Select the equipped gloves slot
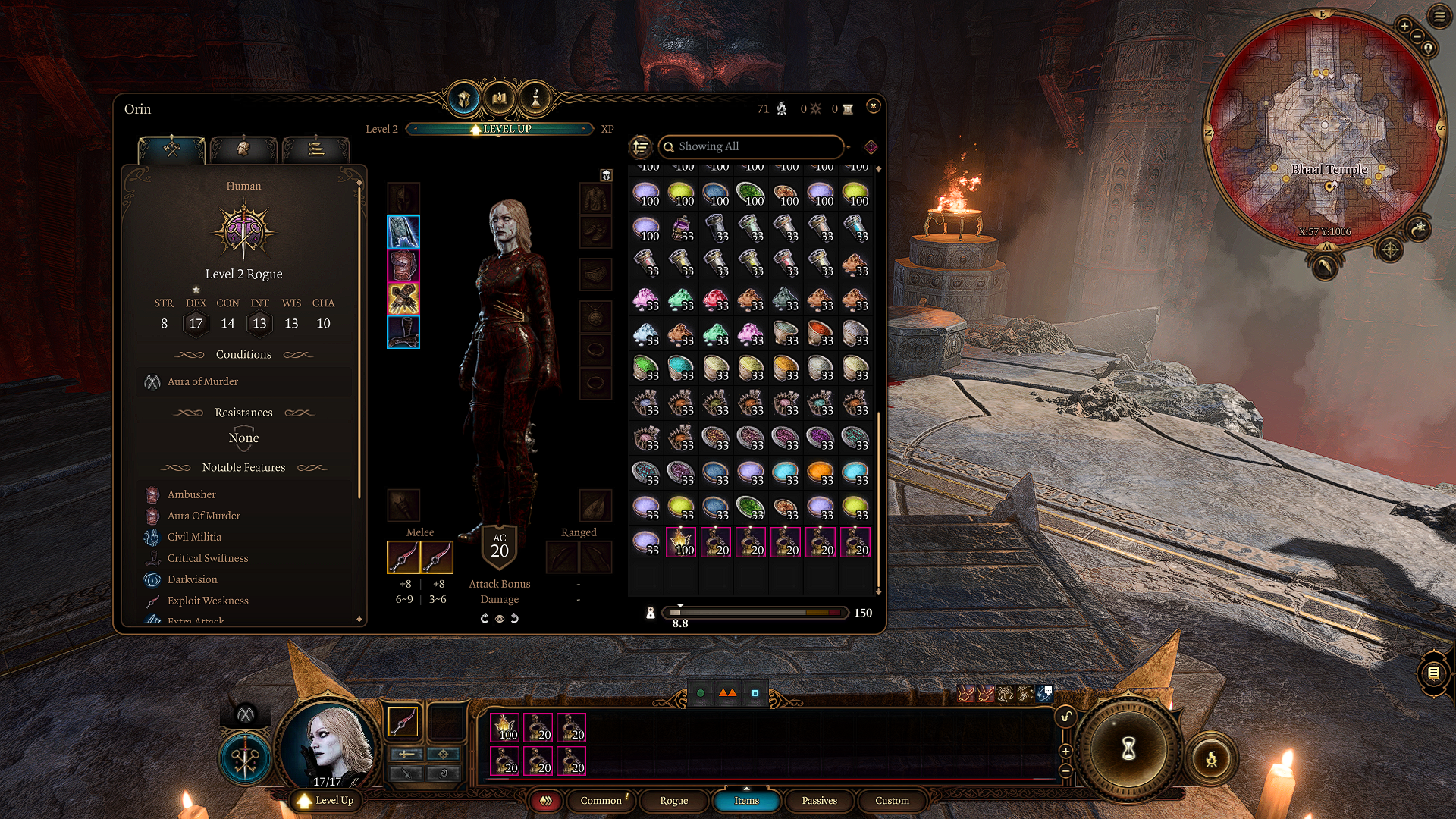 (x=403, y=299)
